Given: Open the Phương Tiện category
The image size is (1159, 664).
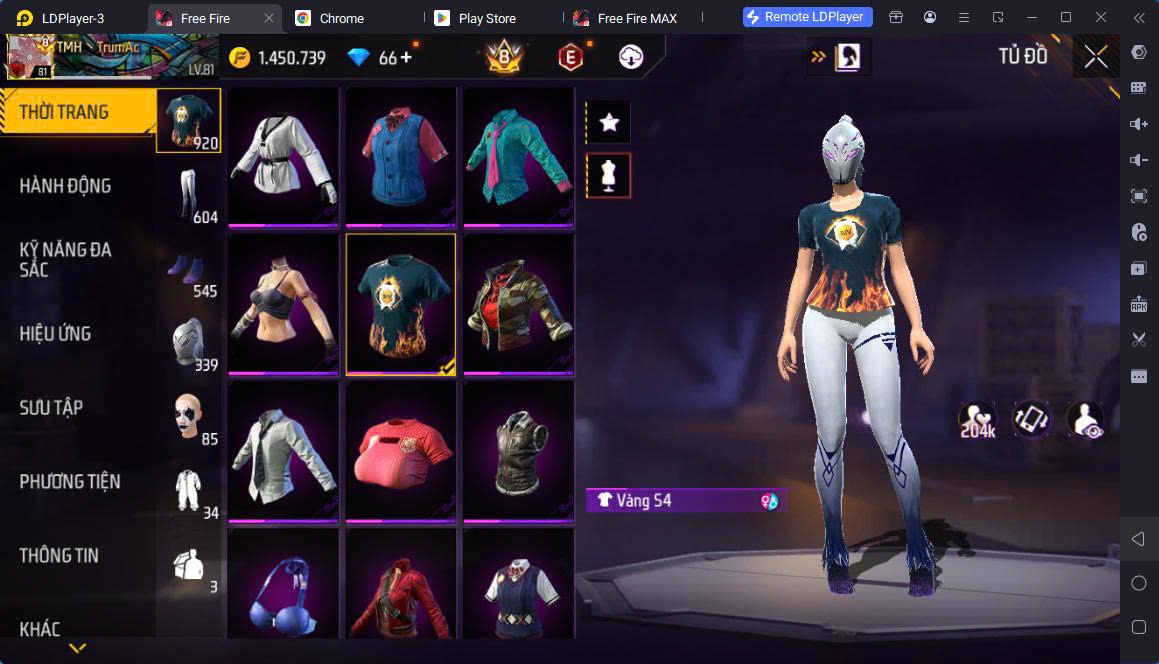Looking at the screenshot, I should pyautogui.click(x=70, y=481).
